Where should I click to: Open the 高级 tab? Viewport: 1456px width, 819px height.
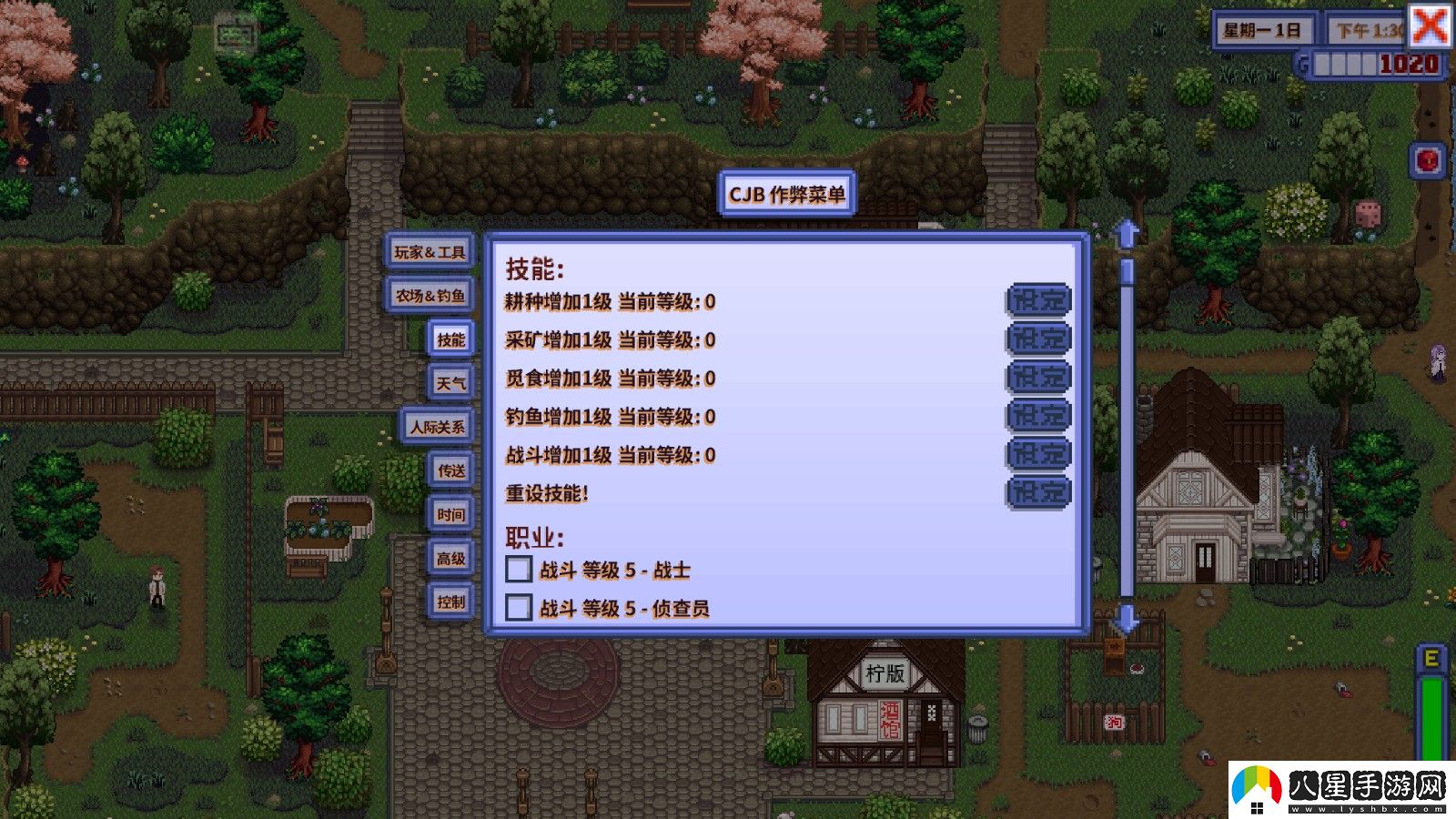click(450, 558)
